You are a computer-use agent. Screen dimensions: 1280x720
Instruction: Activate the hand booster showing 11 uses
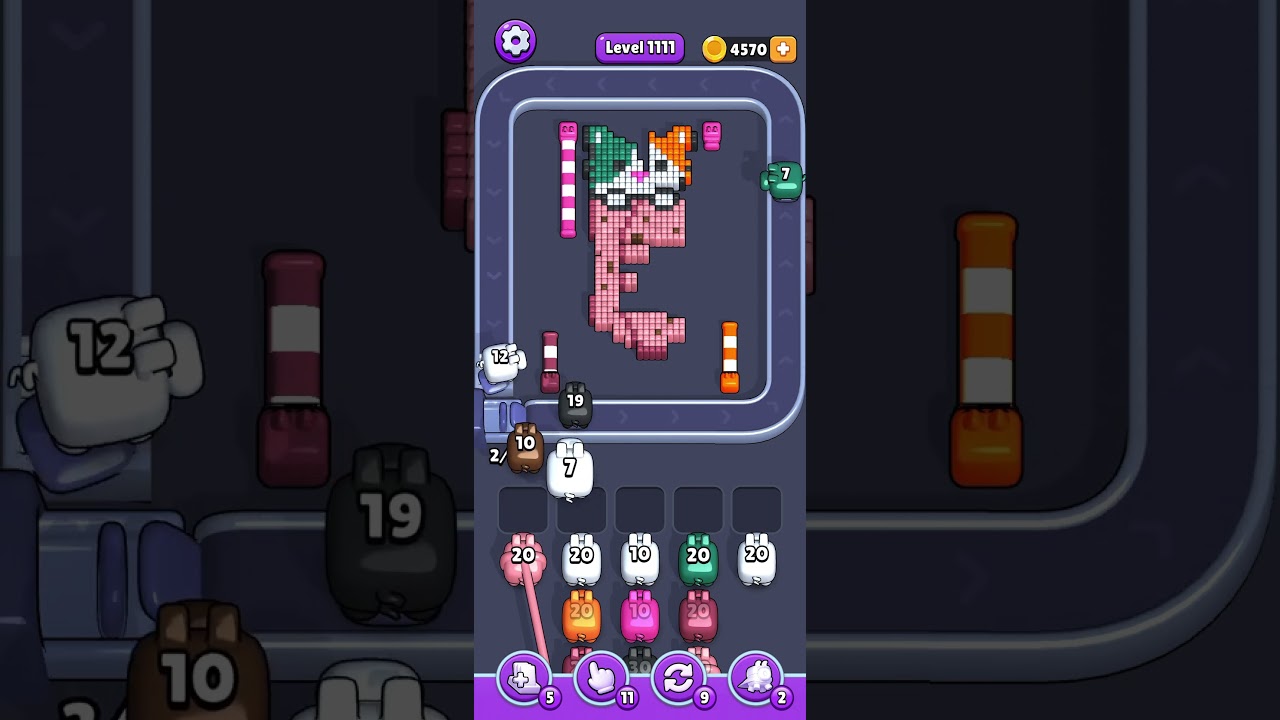click(600, 680)
